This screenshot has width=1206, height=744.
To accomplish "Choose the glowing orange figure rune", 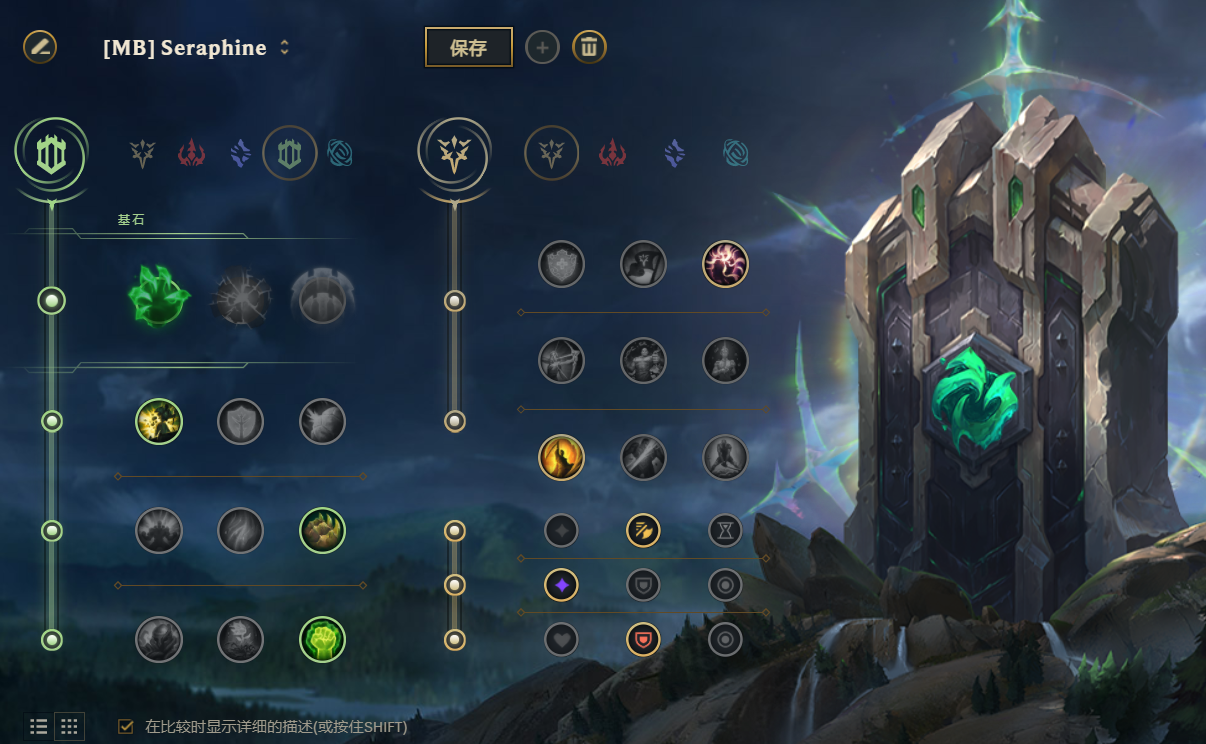I will [x=561, y=457].
